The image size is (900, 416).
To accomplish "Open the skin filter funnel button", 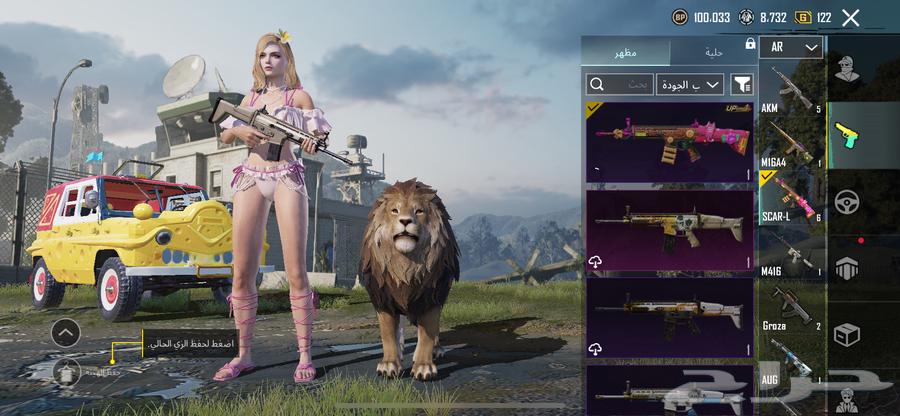I will coord(742,85).
